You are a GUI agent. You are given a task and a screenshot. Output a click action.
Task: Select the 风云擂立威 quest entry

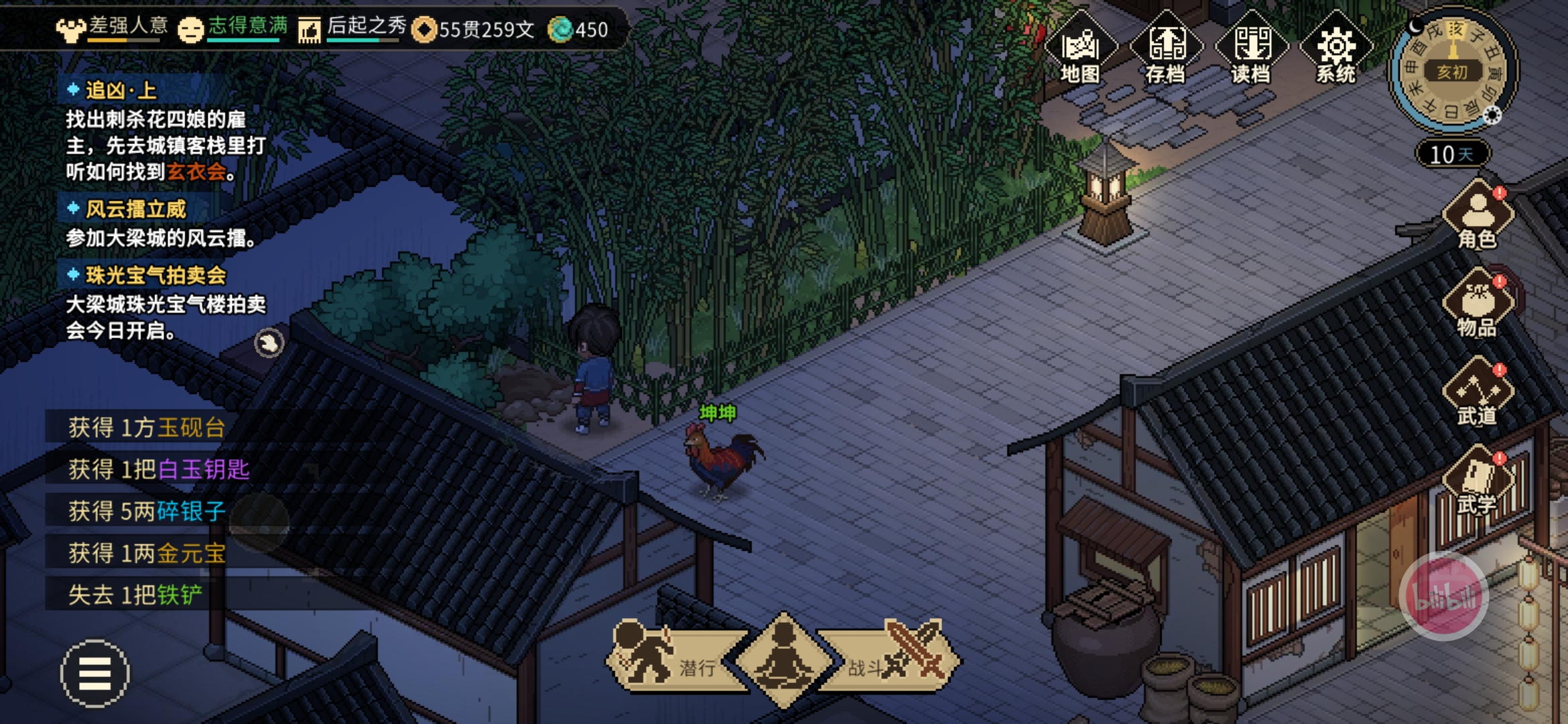(x=135, y=209)
